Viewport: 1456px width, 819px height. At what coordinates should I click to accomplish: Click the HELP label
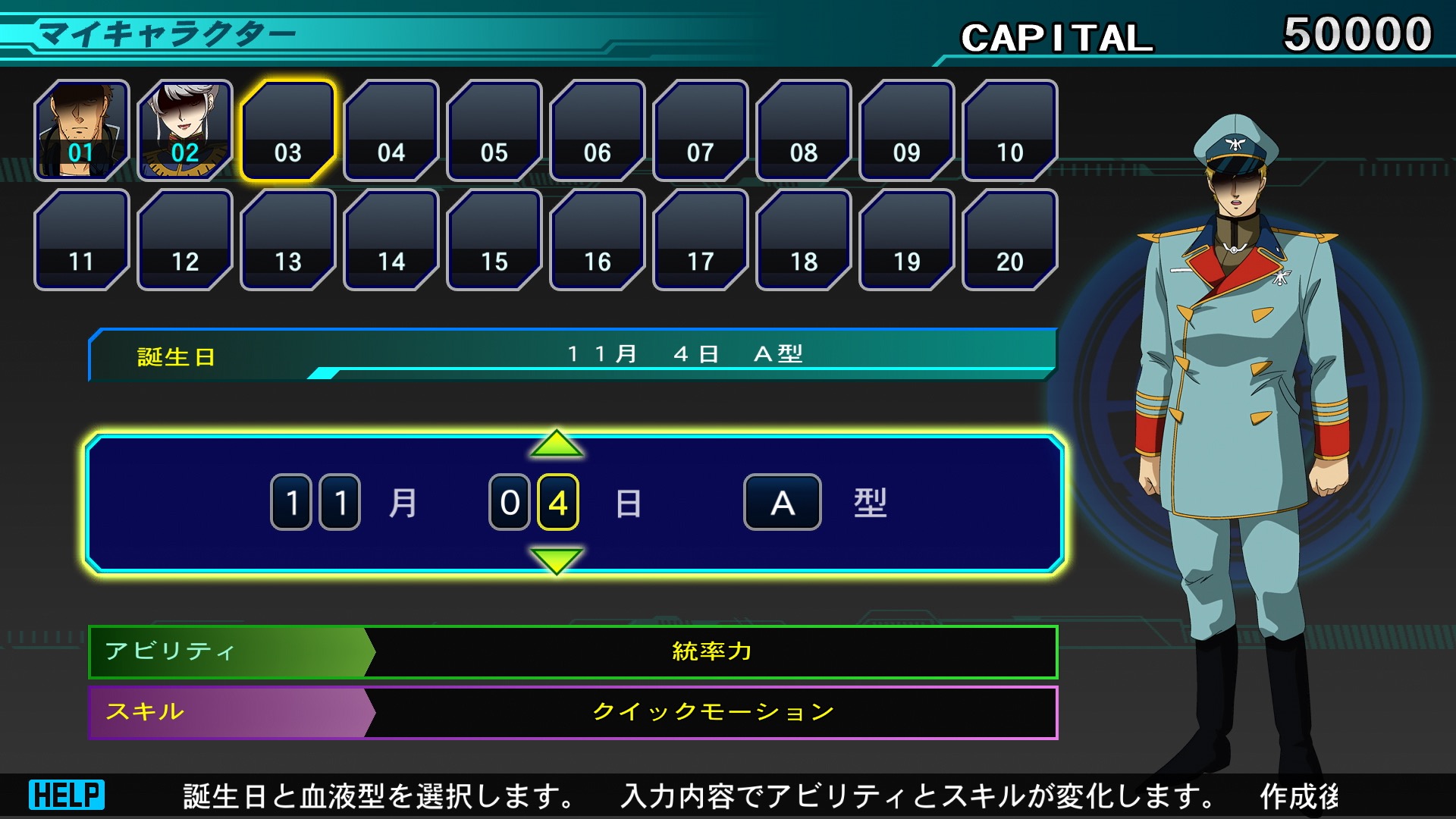point(67,795)
